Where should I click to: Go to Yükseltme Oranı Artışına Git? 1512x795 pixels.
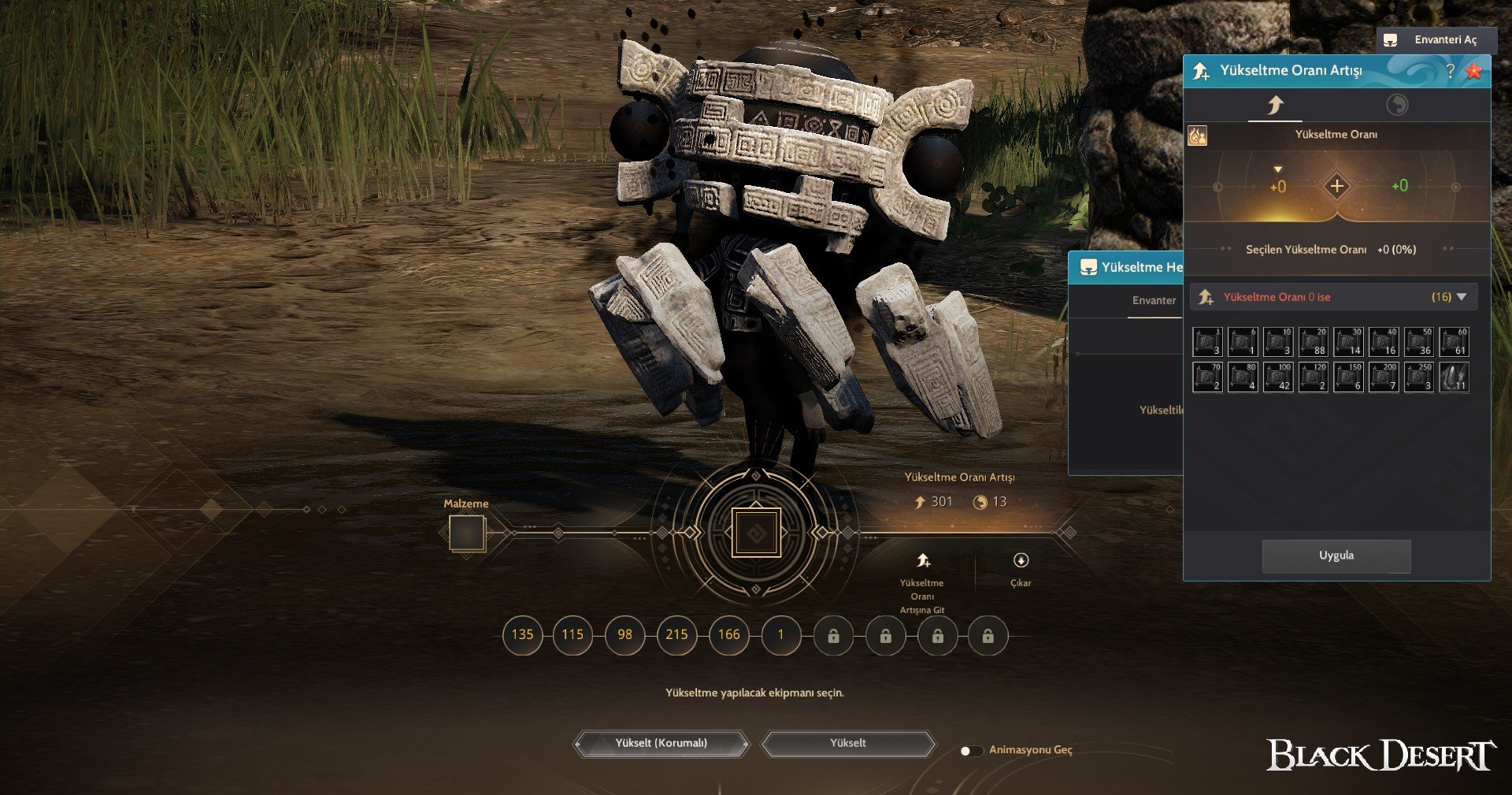tap(923, 562)
